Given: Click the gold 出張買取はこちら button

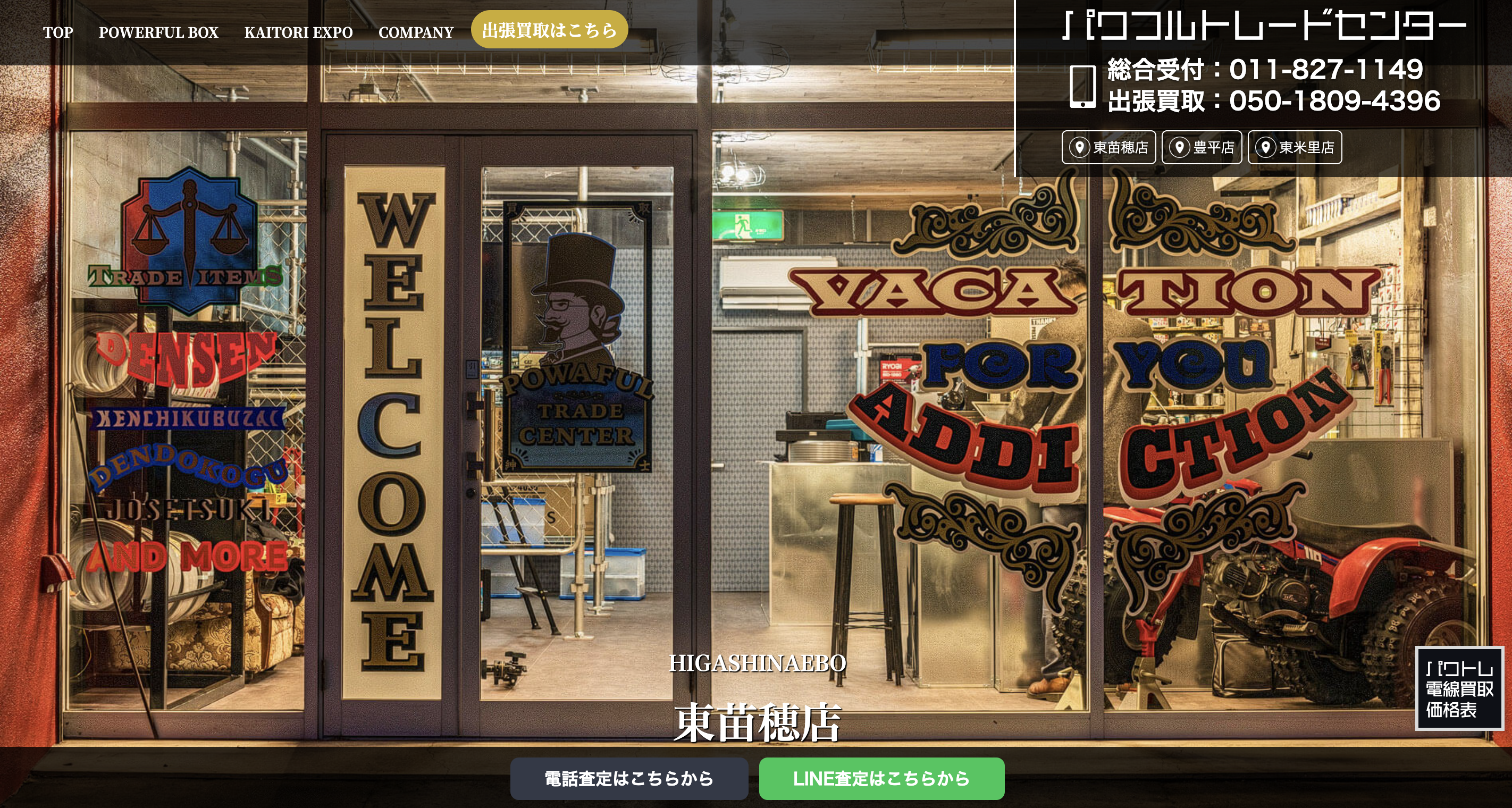Looking at the screenshot, I should (549, 29).
